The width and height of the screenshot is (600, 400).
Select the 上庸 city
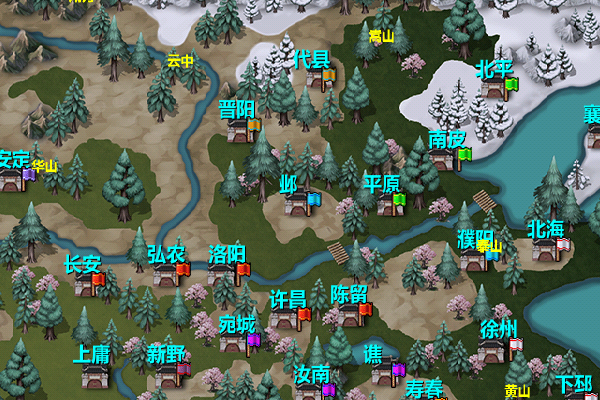(x=94, y=375)
